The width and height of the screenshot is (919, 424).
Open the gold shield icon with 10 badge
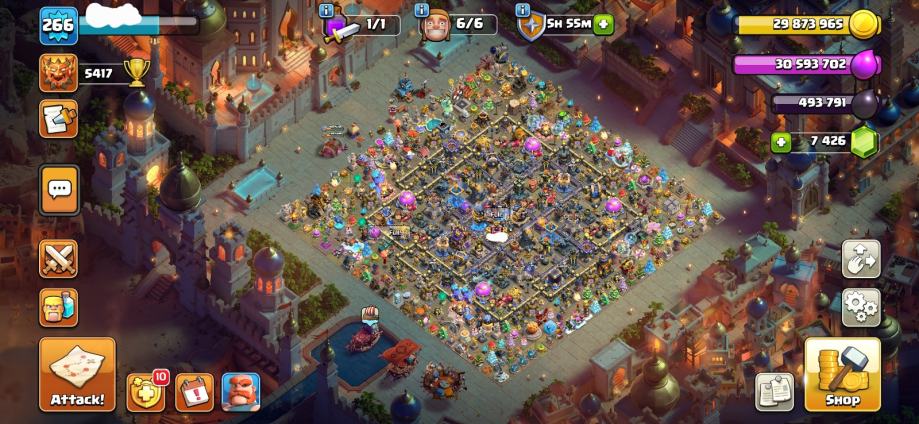(146, 391)
